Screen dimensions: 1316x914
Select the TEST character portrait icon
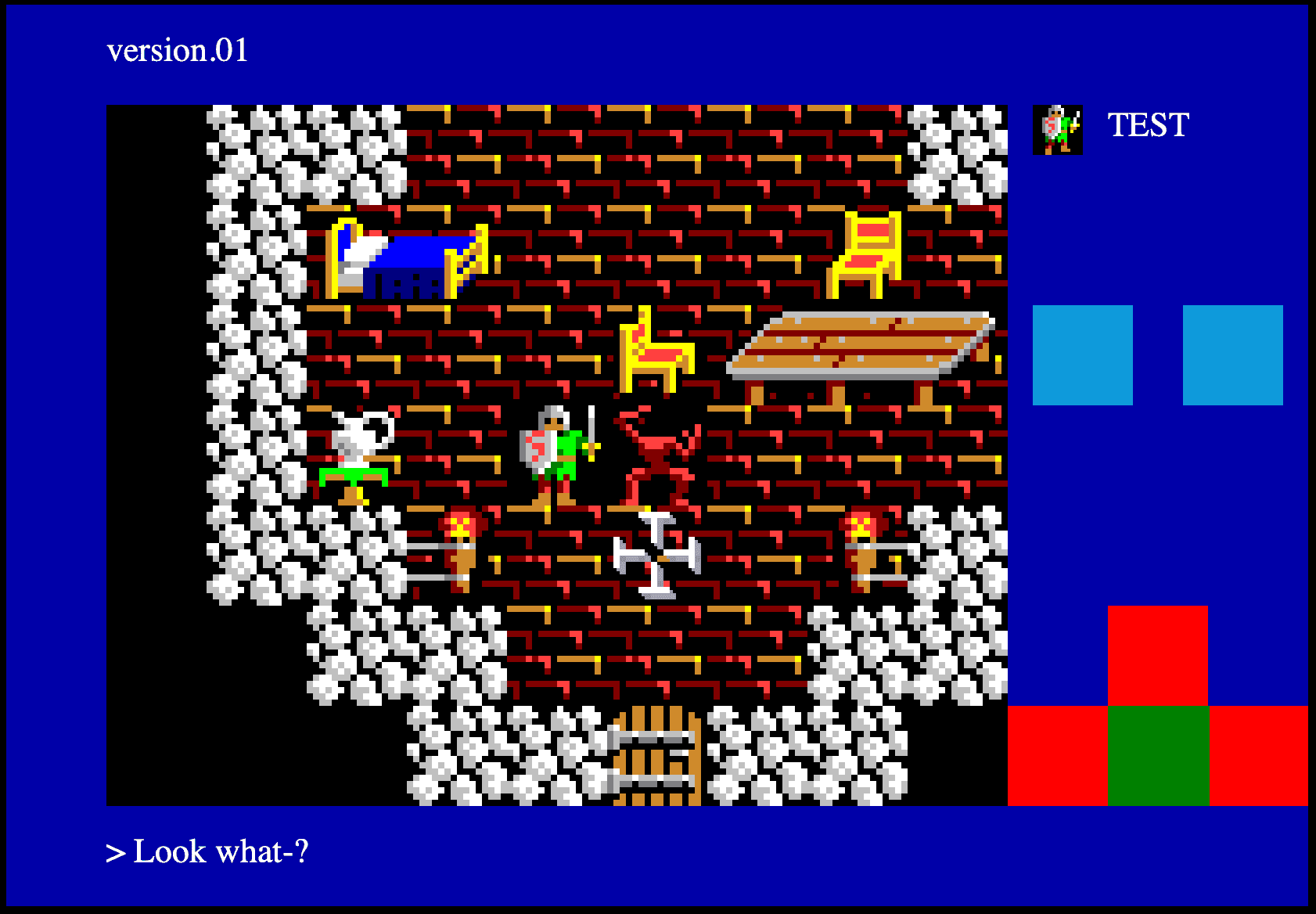pyautogui.click(x=1058, y=128)
